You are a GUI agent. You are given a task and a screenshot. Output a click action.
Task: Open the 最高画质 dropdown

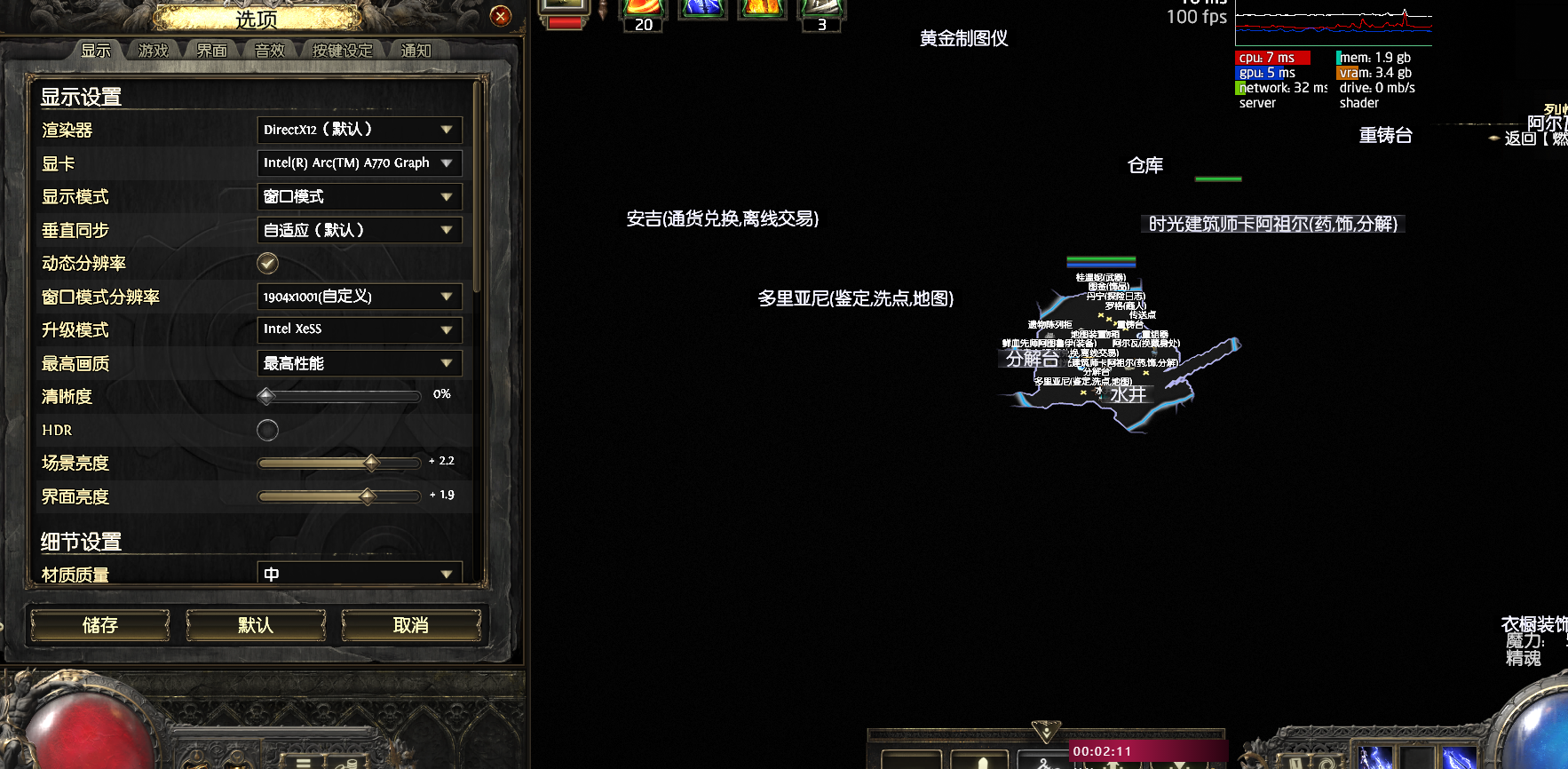pos(359,363)
